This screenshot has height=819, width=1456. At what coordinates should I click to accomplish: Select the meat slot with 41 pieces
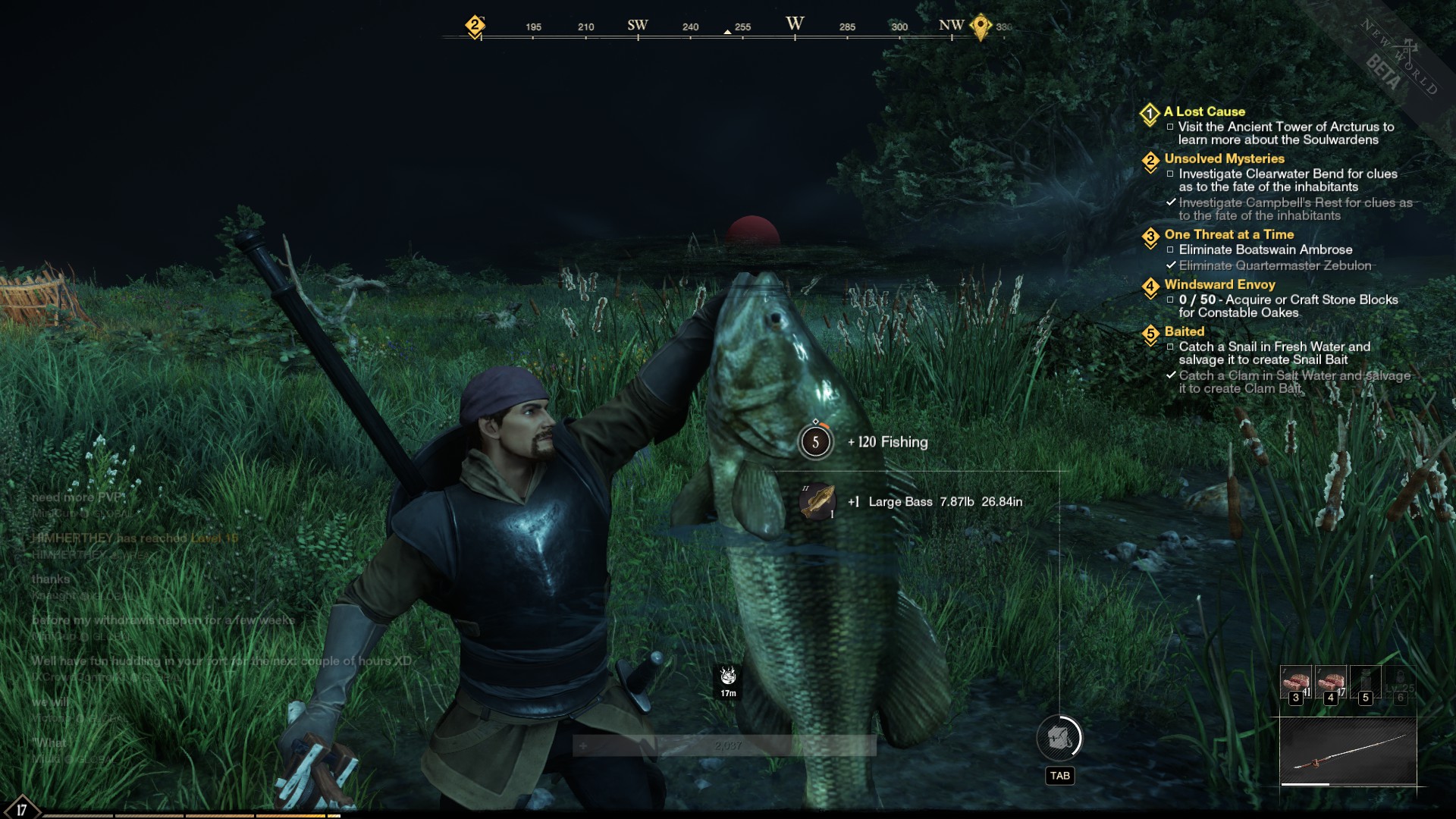1296,682
